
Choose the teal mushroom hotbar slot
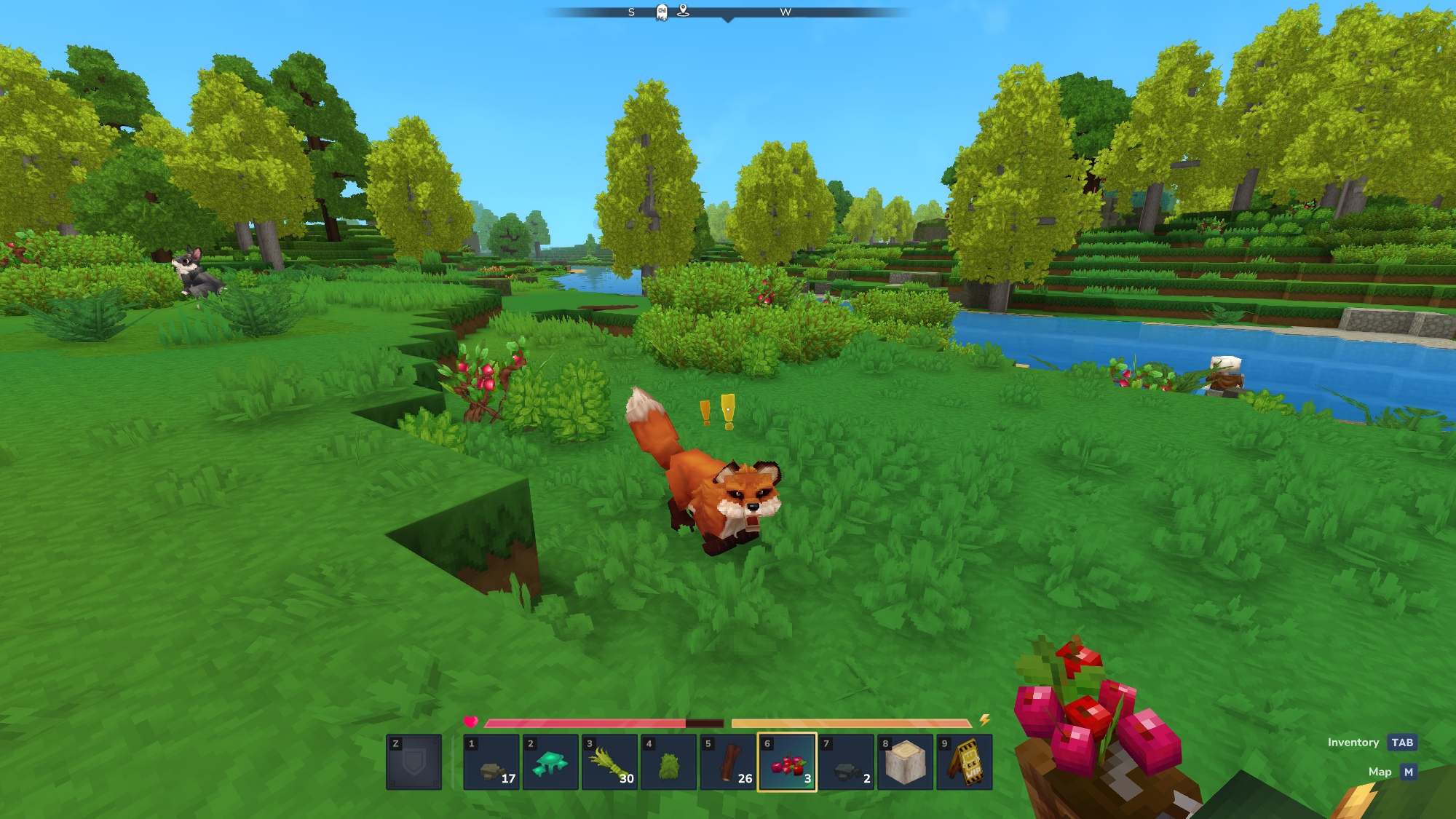pos(550,762)
